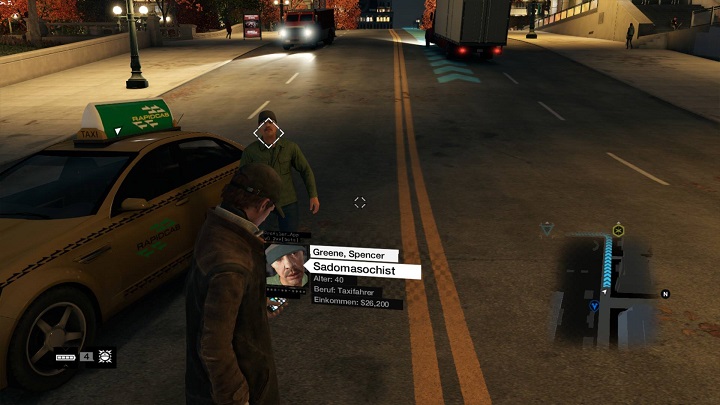Click the blue shield marker on minimap
Image resolution: width=720 pixels, height=405 pixels.
(x=594, y=307)
